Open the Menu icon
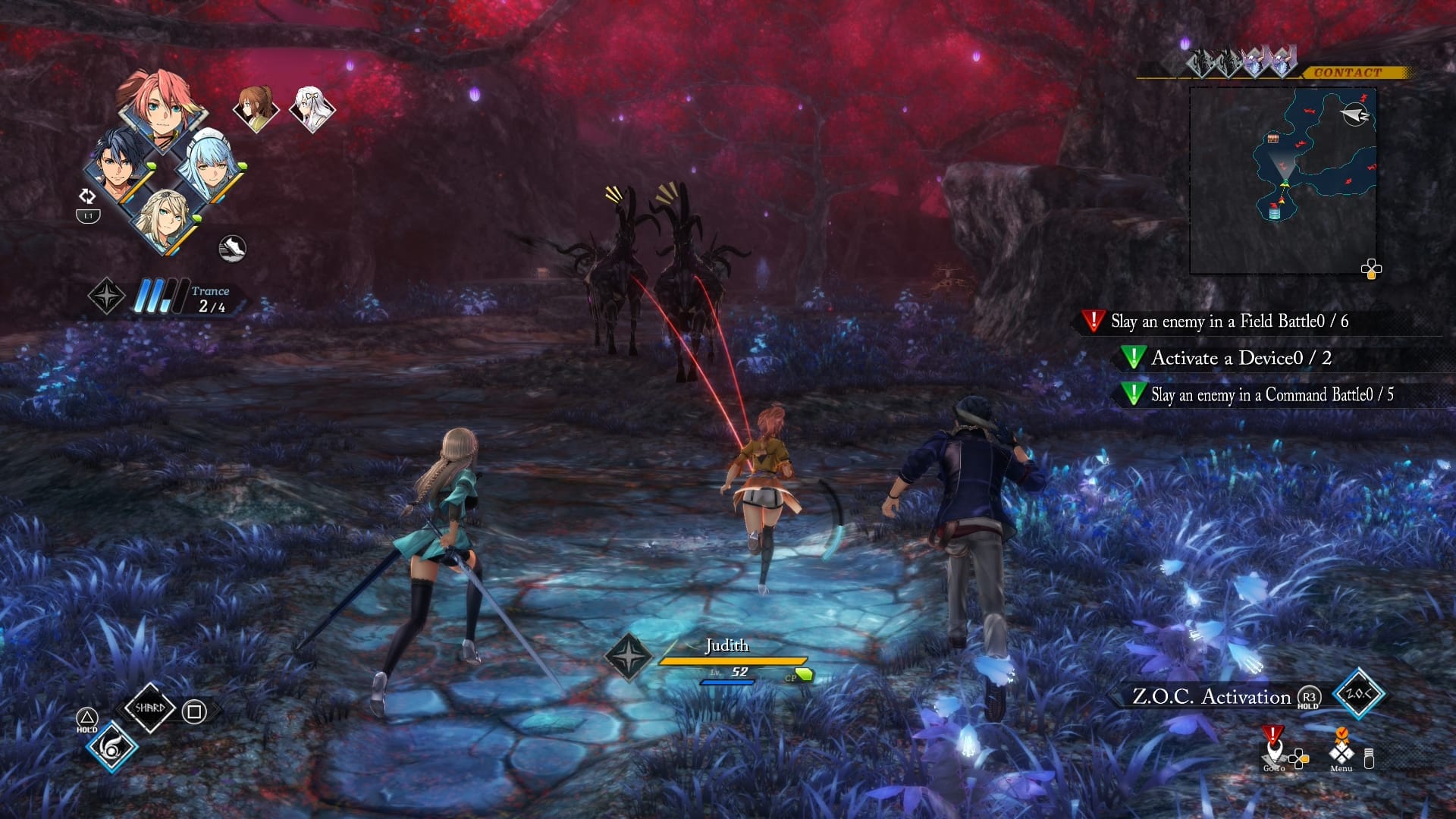Screen dimensions: 1456x819 pyautogui.click(x=1341, y=752)
